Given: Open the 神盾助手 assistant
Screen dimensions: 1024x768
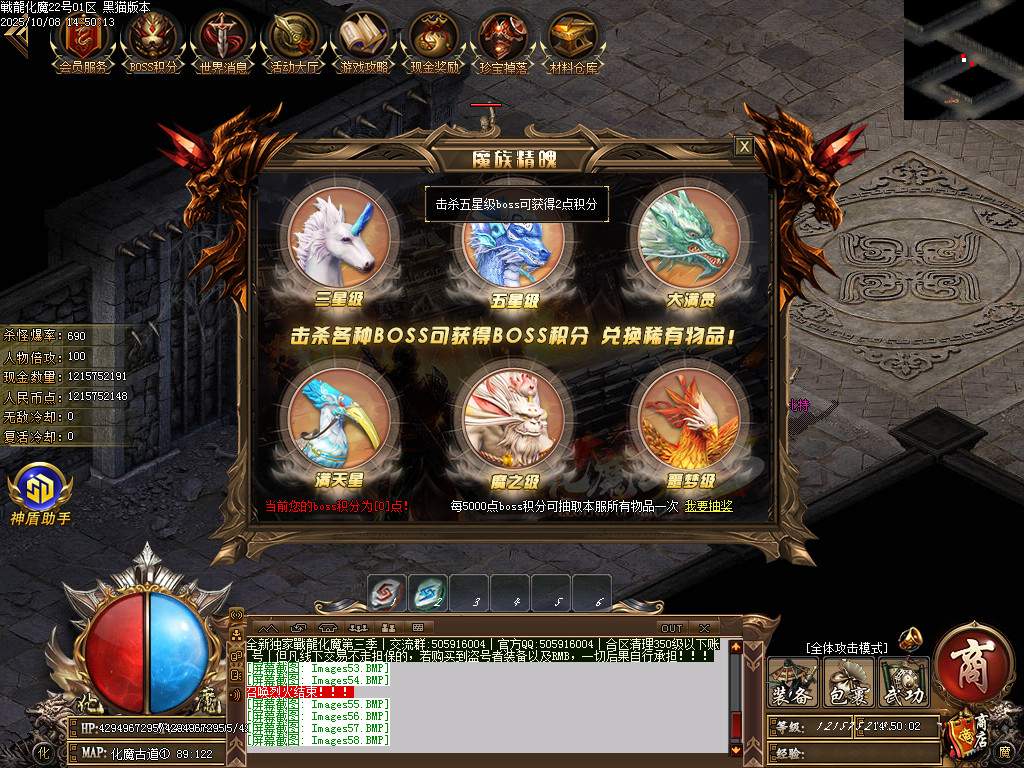Looking at the screenshot, I should click(x=40, y=490).
